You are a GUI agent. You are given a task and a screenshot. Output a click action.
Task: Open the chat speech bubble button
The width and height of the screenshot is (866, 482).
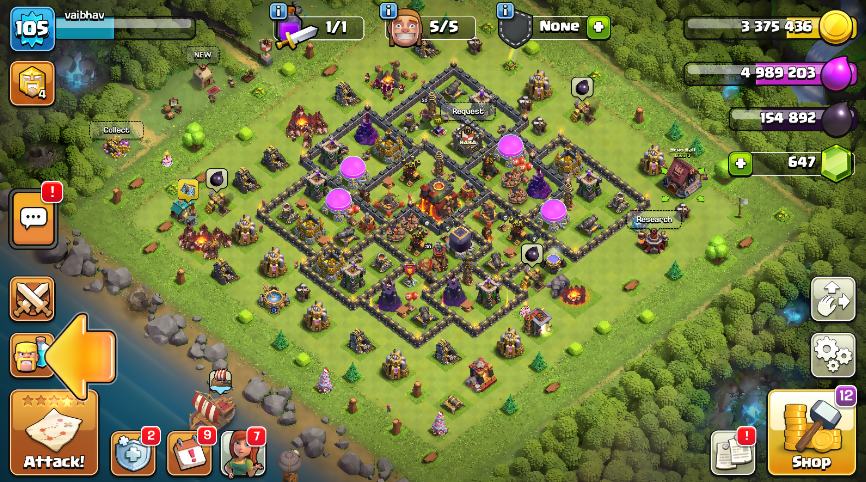[32, 218]
